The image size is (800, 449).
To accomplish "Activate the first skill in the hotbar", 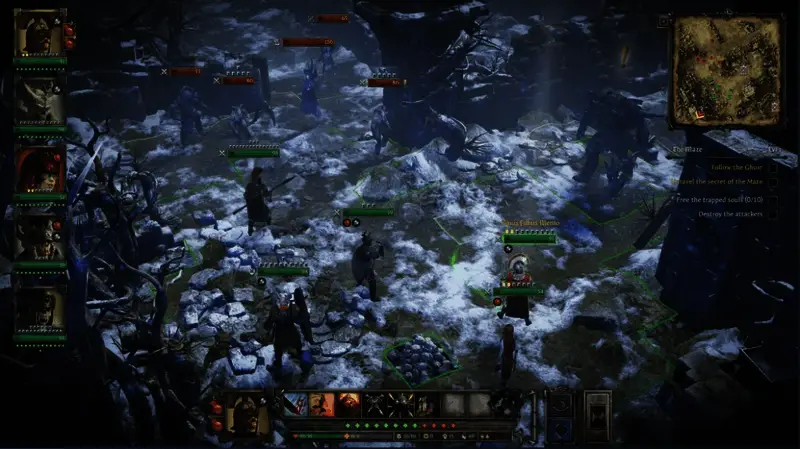I will pyautogui.click(x=295, y=404).
